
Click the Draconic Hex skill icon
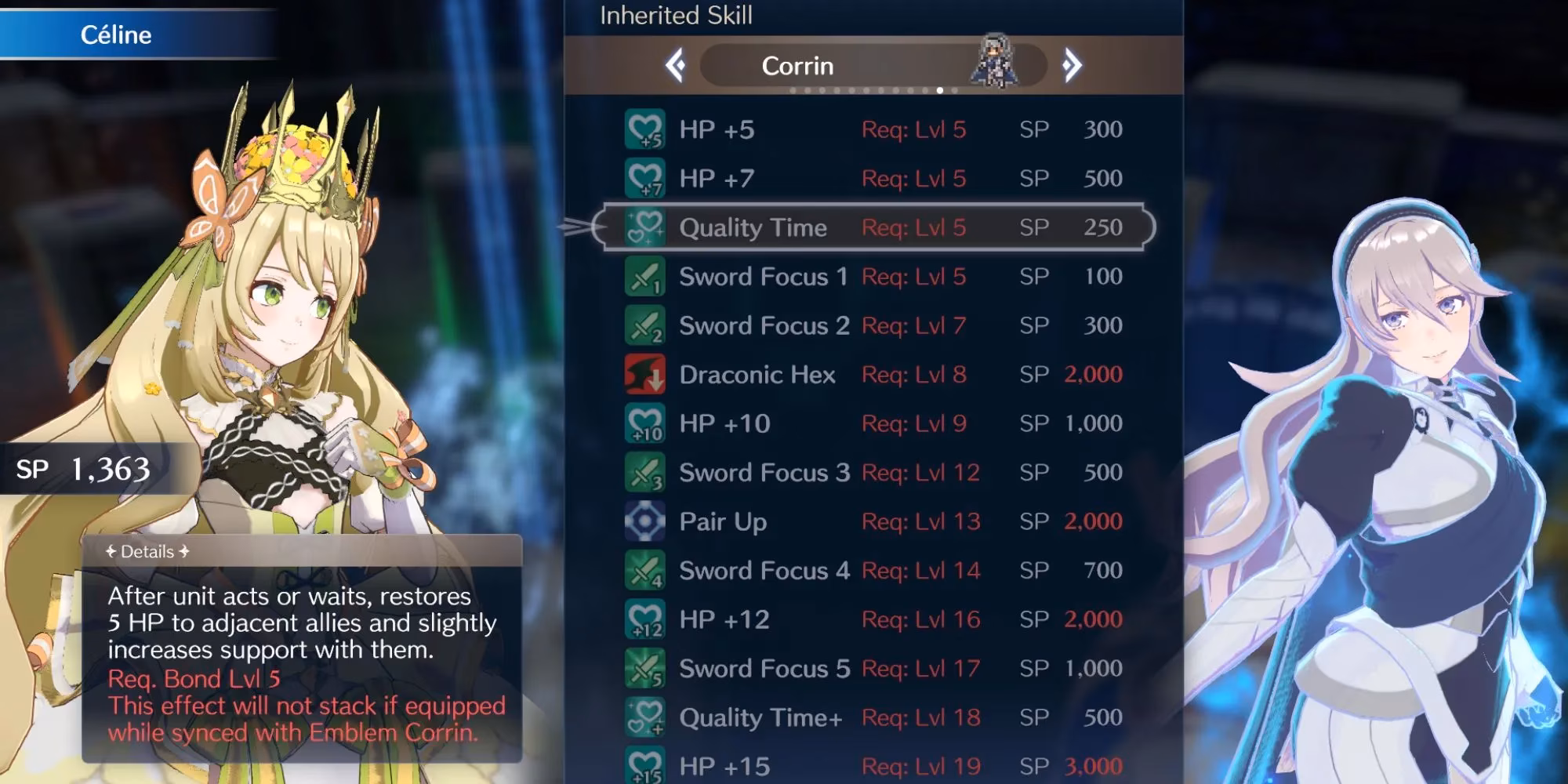pos(643,374)
